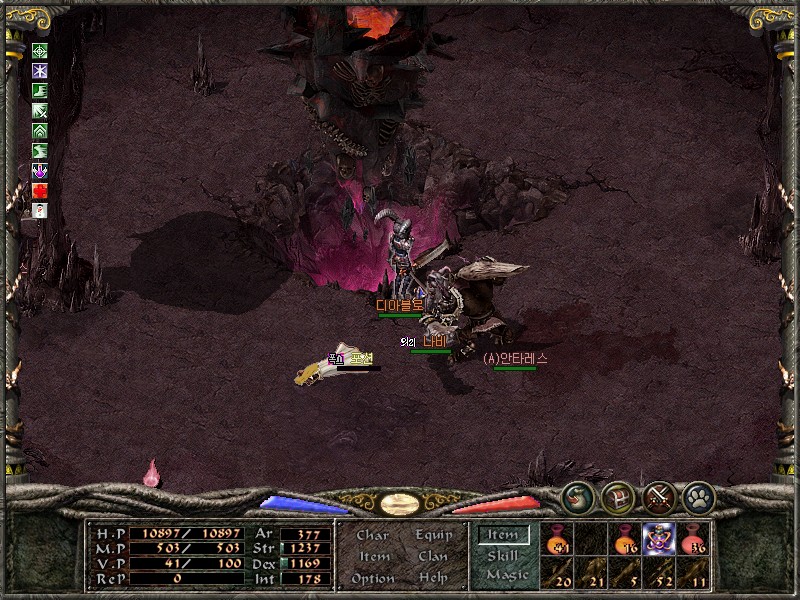Select the highlighted purple swirl potion slot

pos(659,538)
